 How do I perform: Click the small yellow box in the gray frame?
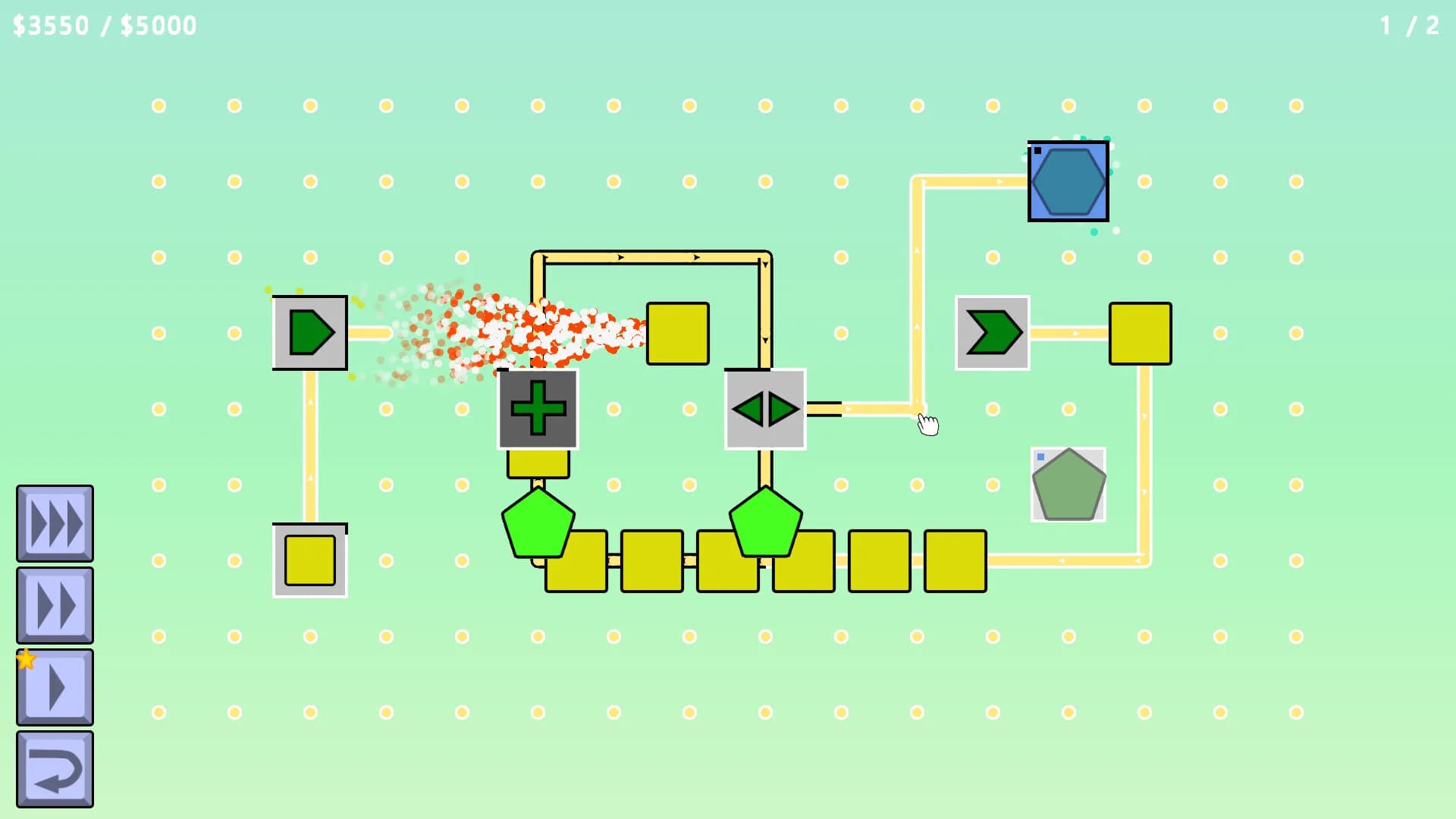tap(309, 560)
